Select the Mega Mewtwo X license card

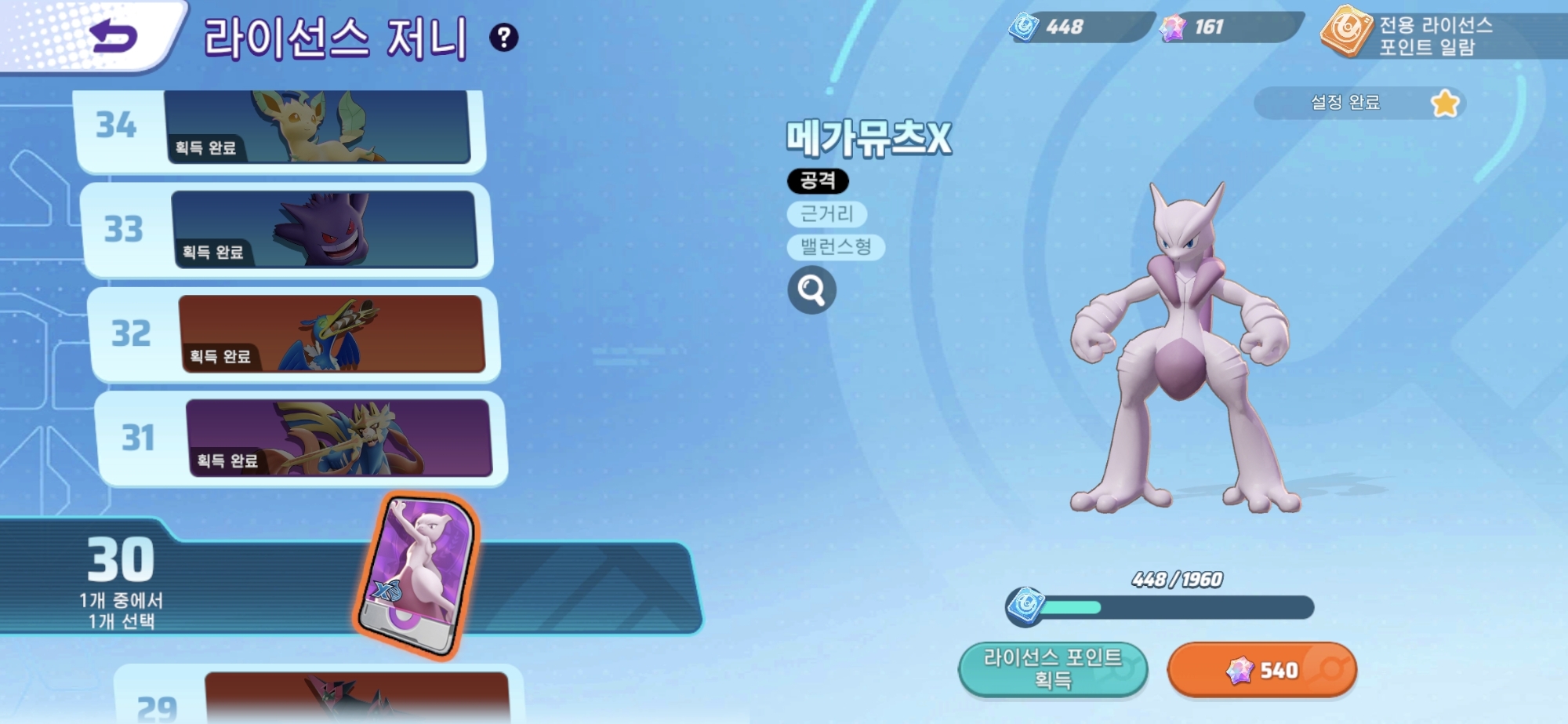pos(417,577)
